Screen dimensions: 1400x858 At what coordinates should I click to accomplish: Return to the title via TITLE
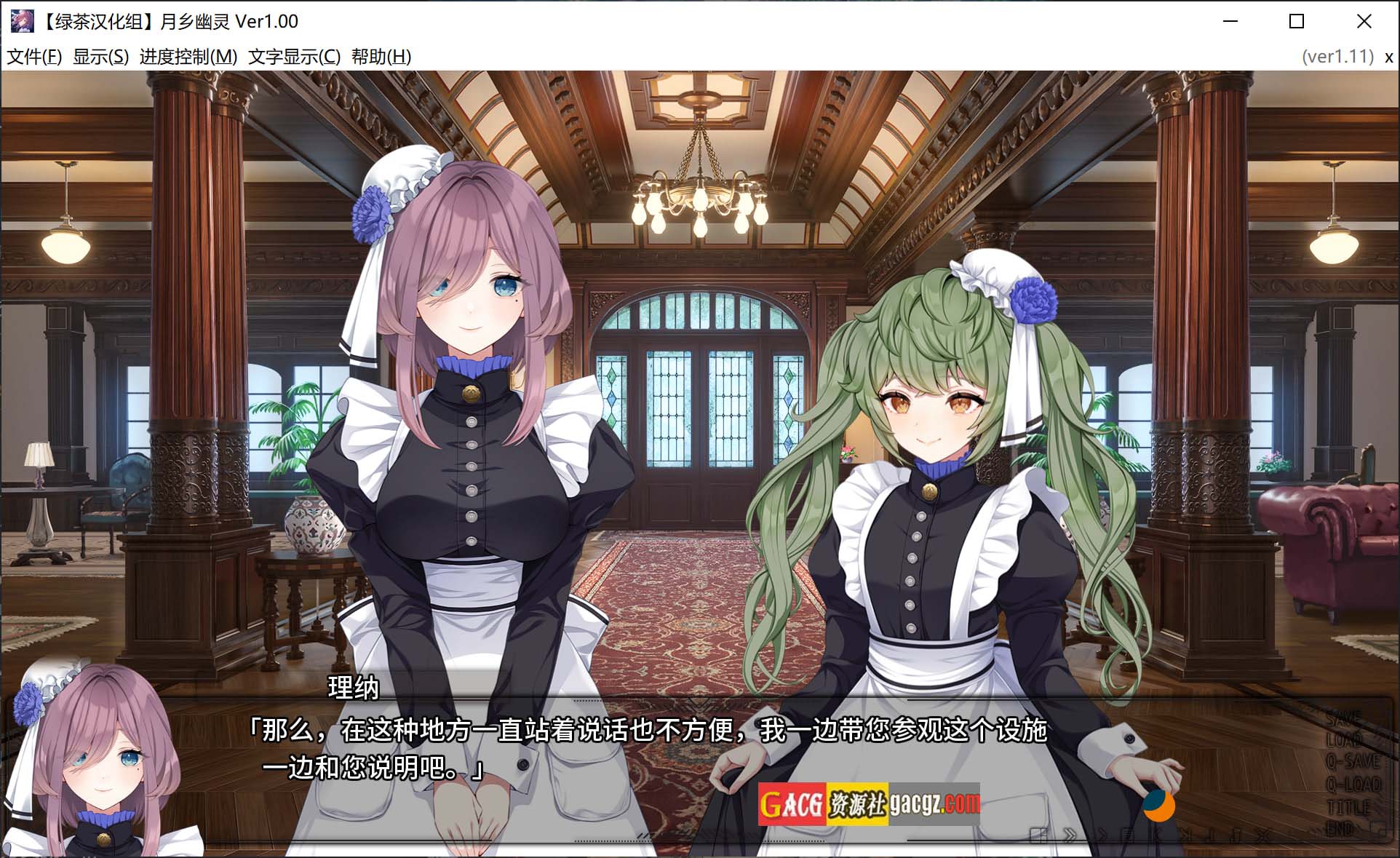click(x=1348, y=807)
